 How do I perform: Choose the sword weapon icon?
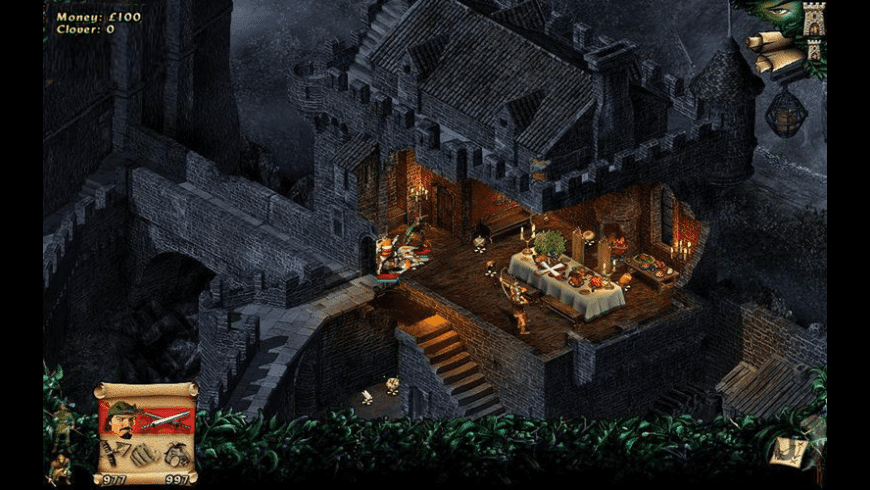coord(167,419)
